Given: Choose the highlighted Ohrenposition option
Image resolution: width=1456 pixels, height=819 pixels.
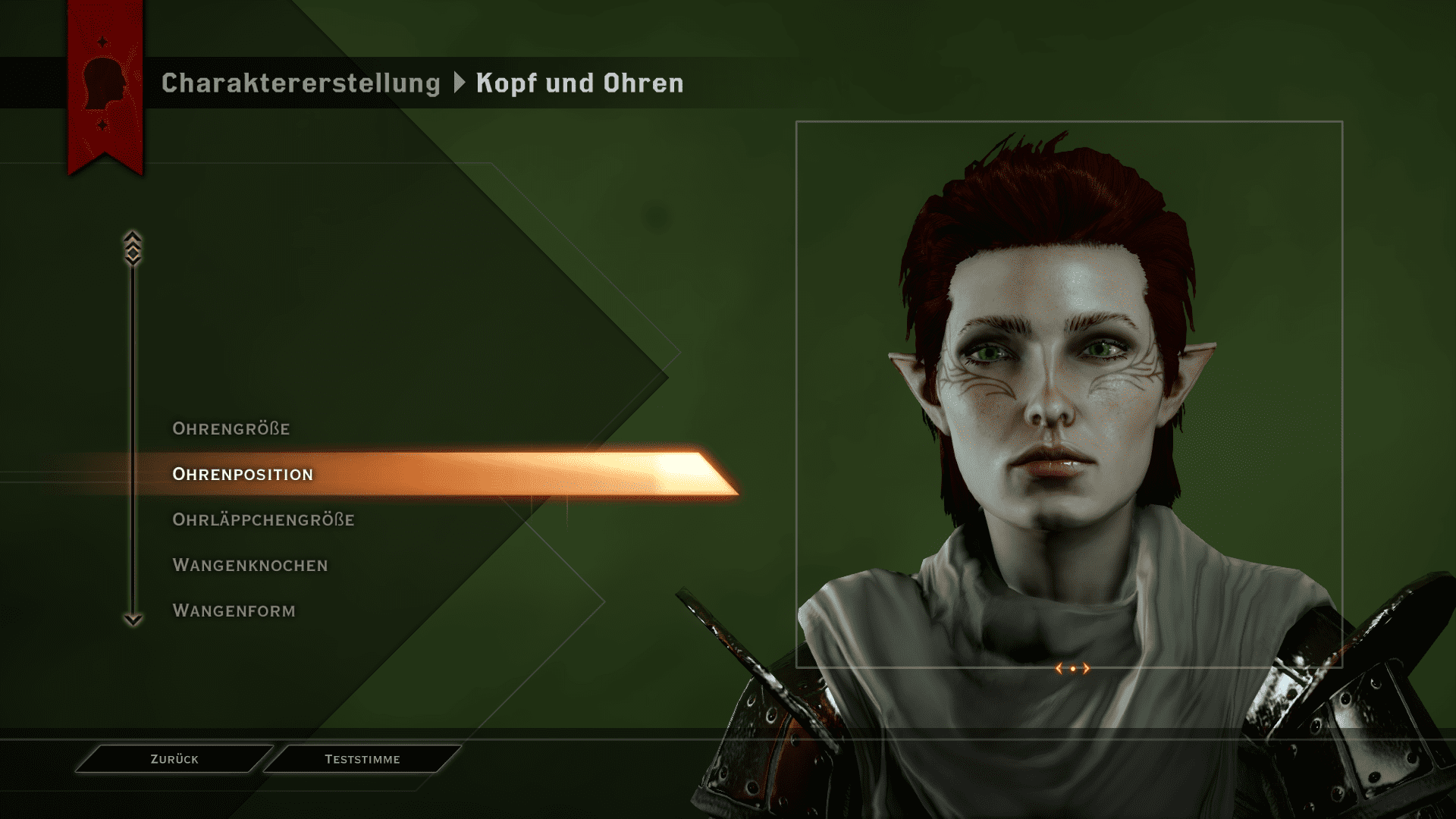Looking at the screenshot, I should tap(243, 475).
